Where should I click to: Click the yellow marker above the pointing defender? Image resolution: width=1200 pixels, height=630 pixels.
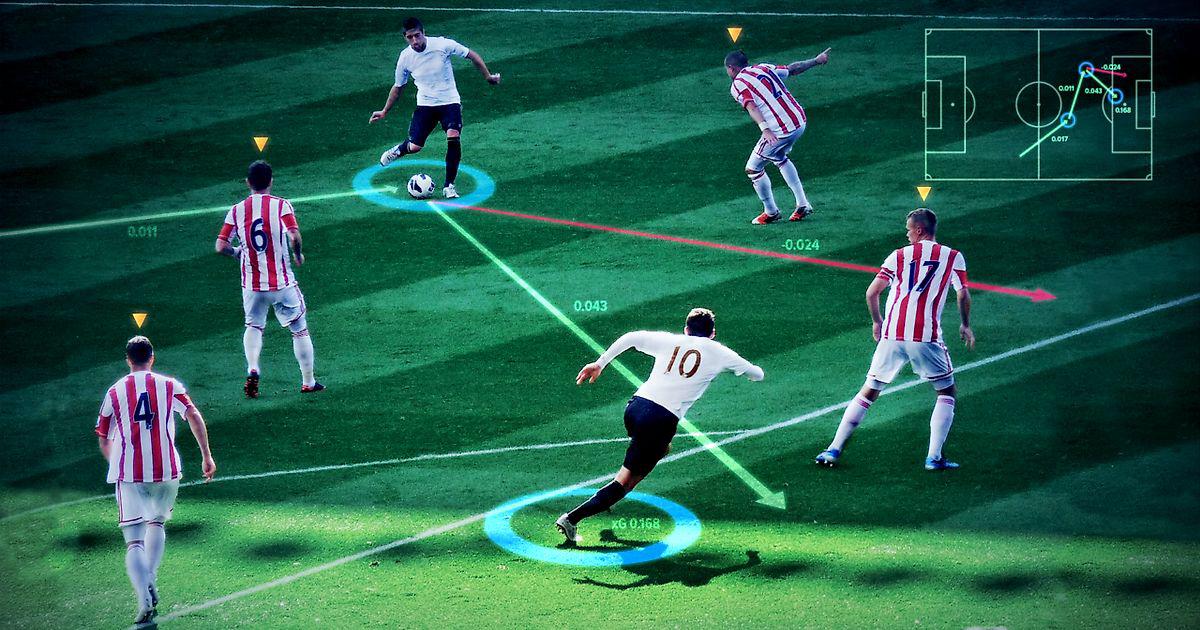[x=735, y=35]
